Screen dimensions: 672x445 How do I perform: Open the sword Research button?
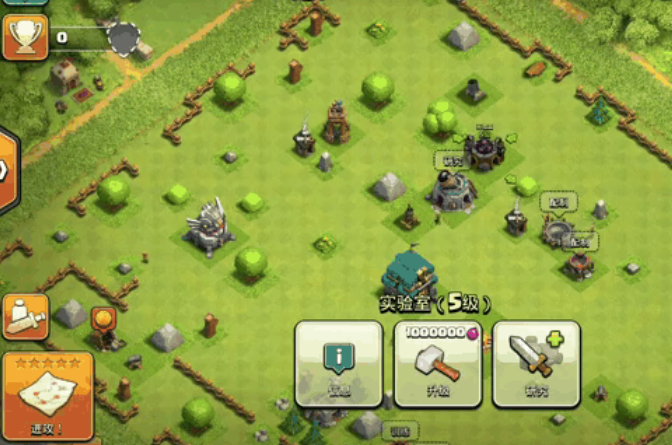click(x=536, y=364)
